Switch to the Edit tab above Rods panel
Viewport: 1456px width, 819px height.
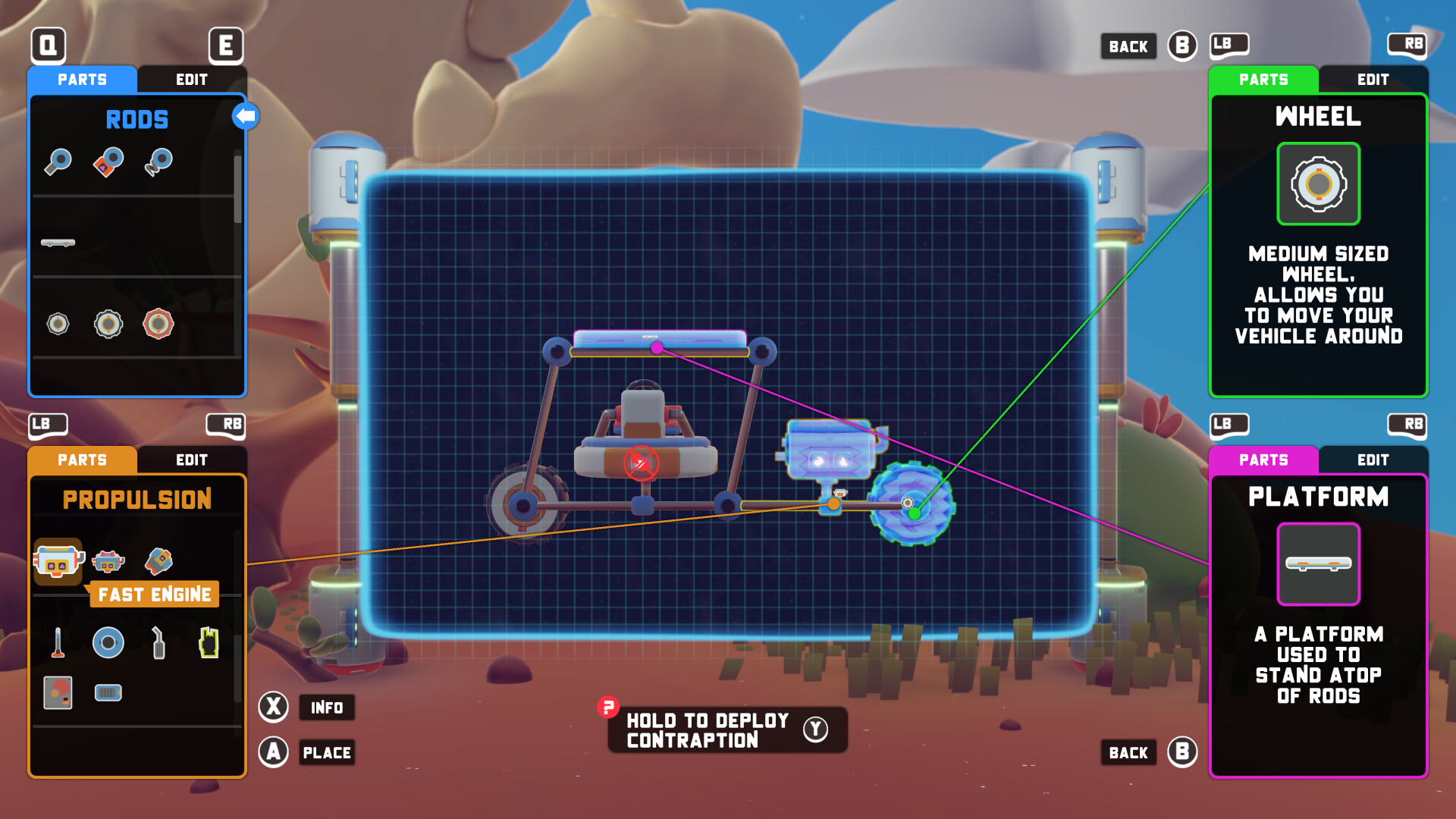(x=192, y=80)
